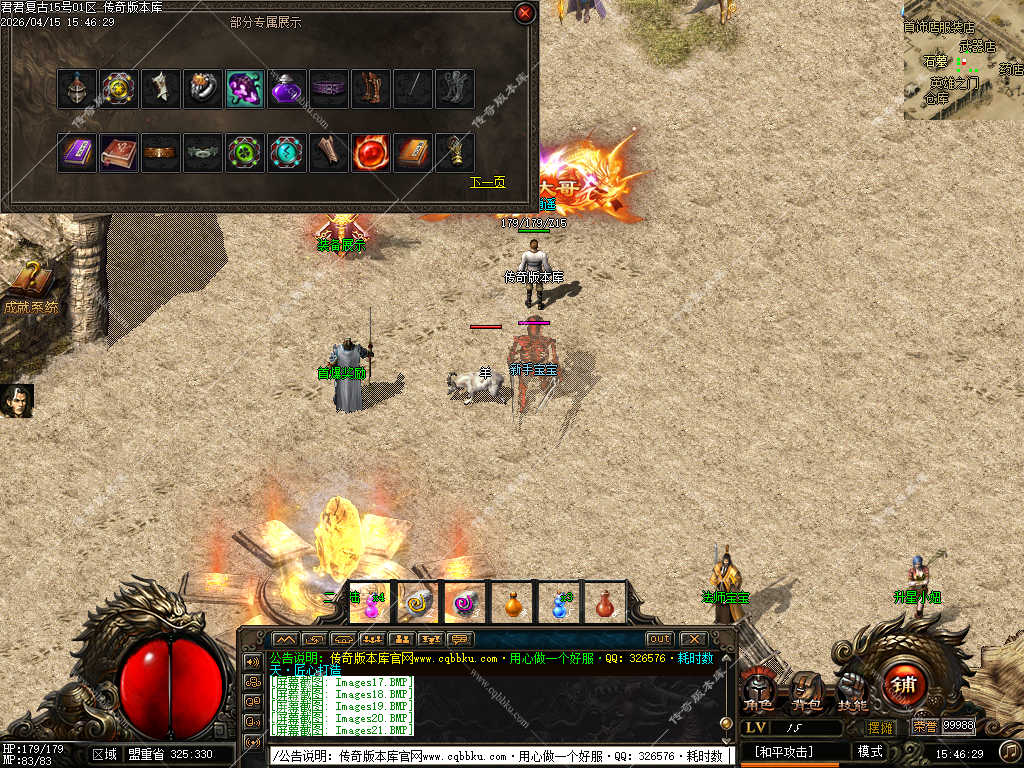Choose the flaming red orb item
This screenshot has width=1024, height=768.
pos(371,153)
